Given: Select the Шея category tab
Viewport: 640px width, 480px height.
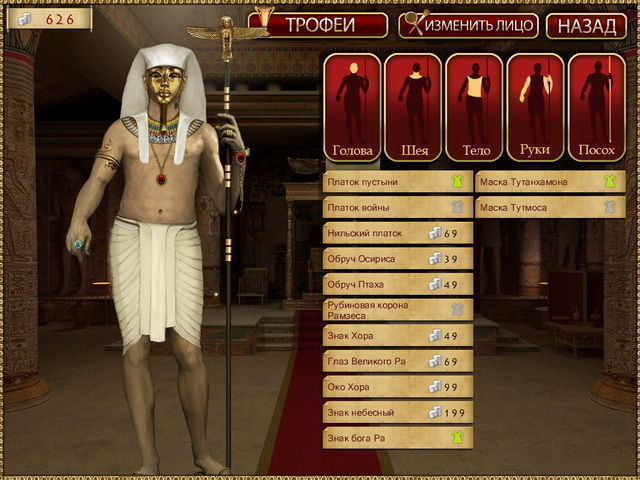Looking at the screenshot, I should [x=413, y=108].
